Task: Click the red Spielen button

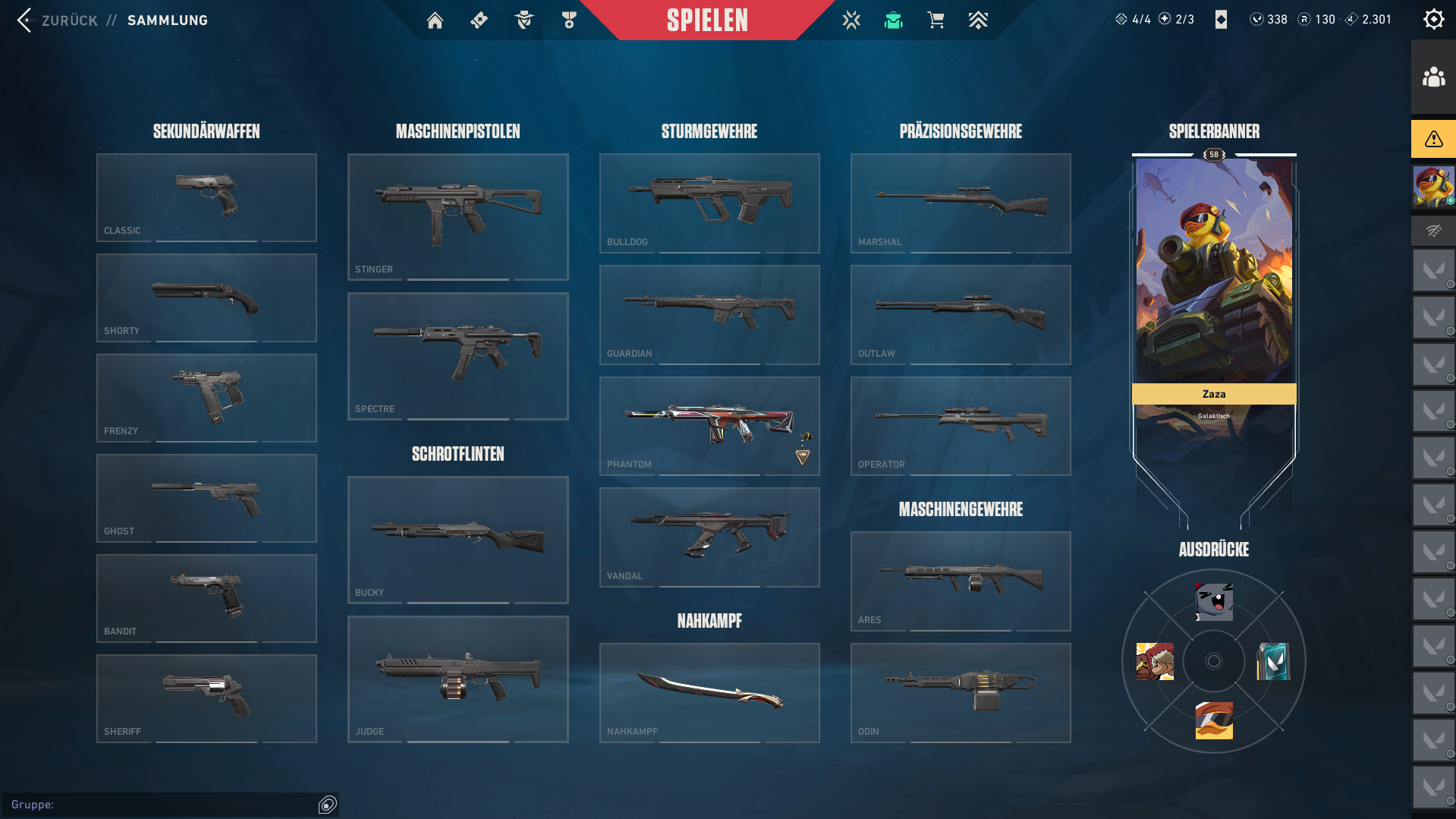Action: (707, 20)
